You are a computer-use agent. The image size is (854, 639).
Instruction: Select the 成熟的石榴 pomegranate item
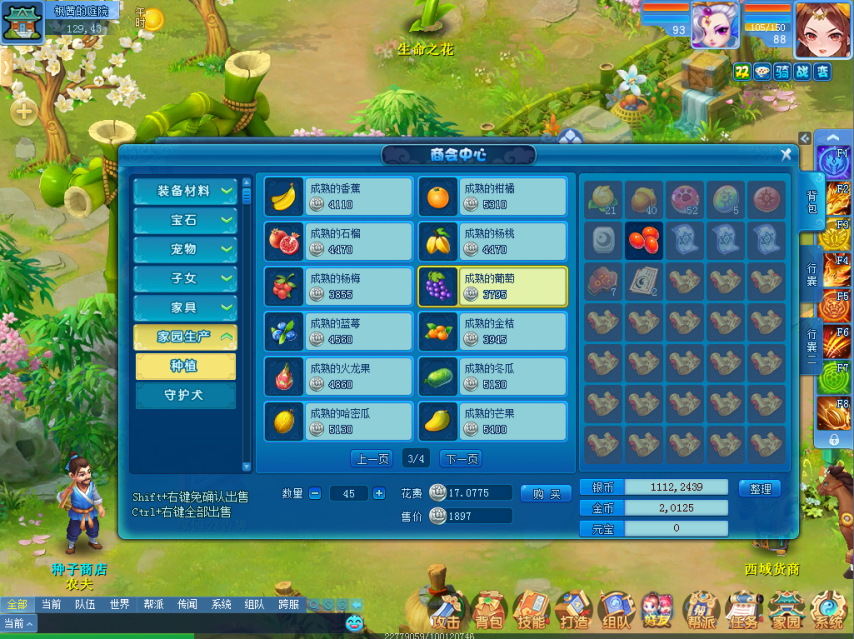(x=339, y=241)
